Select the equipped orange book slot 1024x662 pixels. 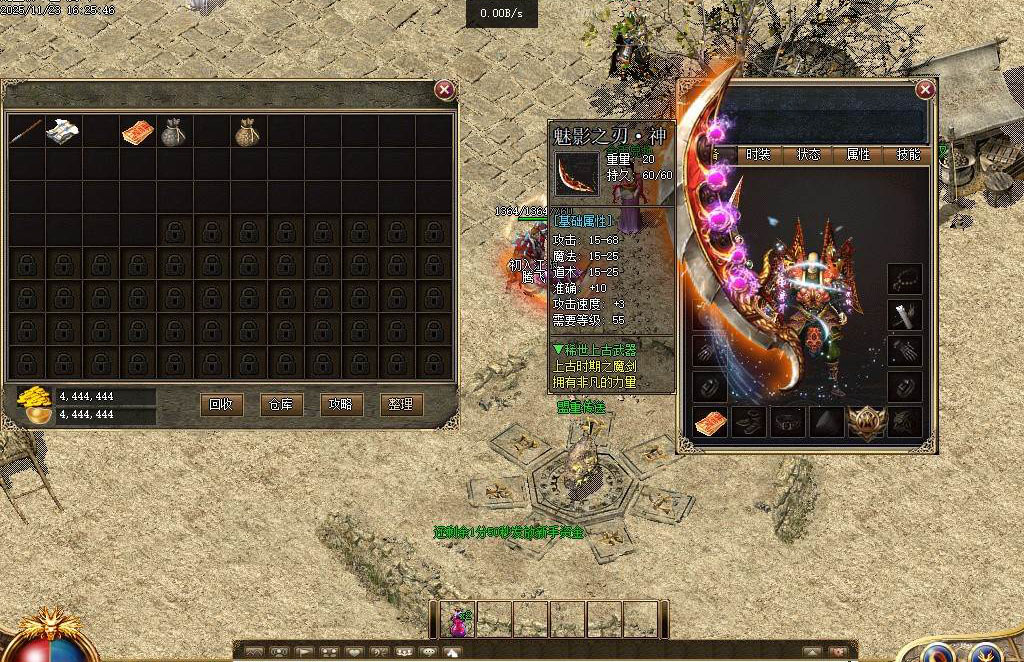711,422
